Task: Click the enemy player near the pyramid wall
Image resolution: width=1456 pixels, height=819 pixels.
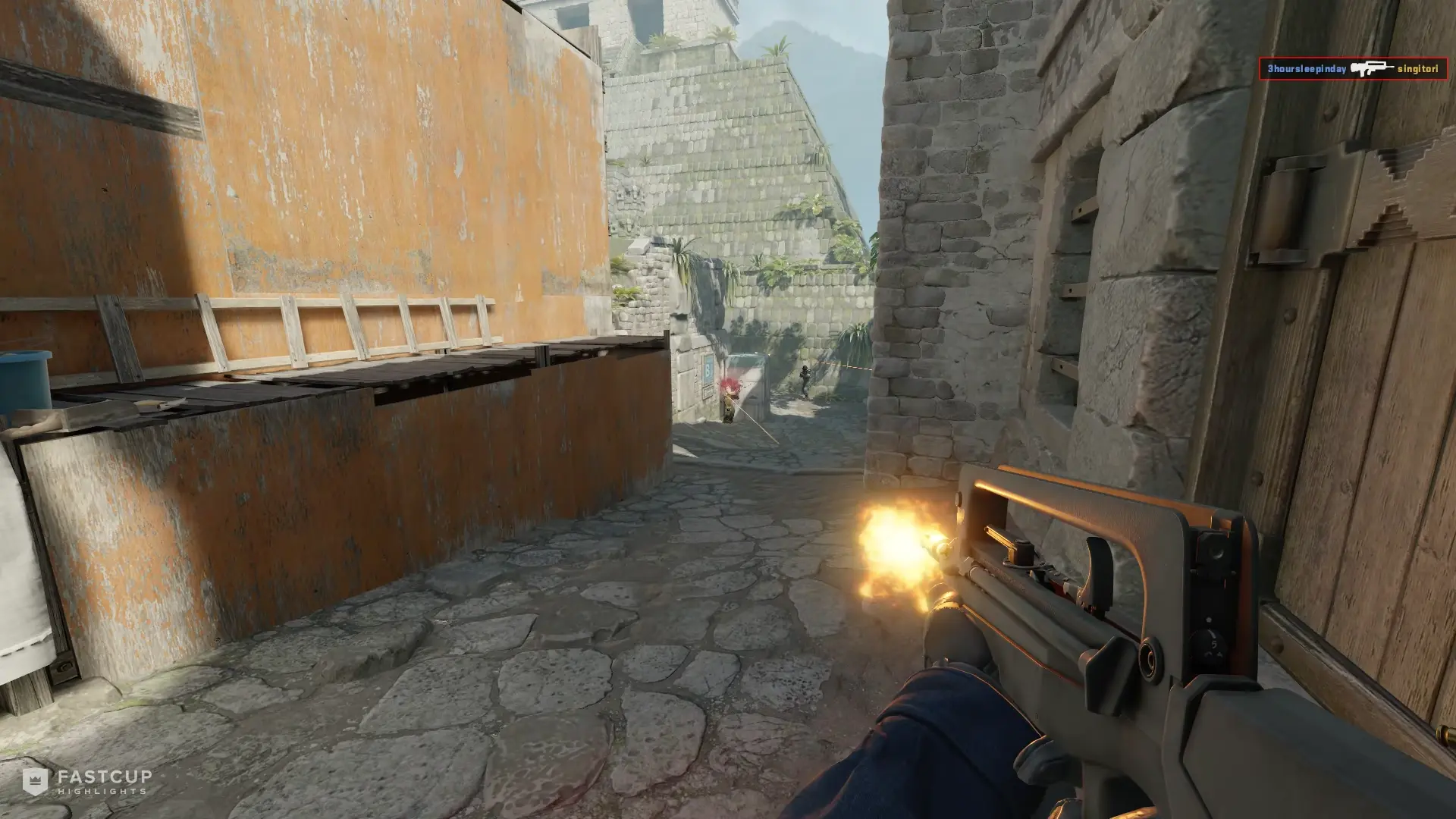Action: pos(805,378)
